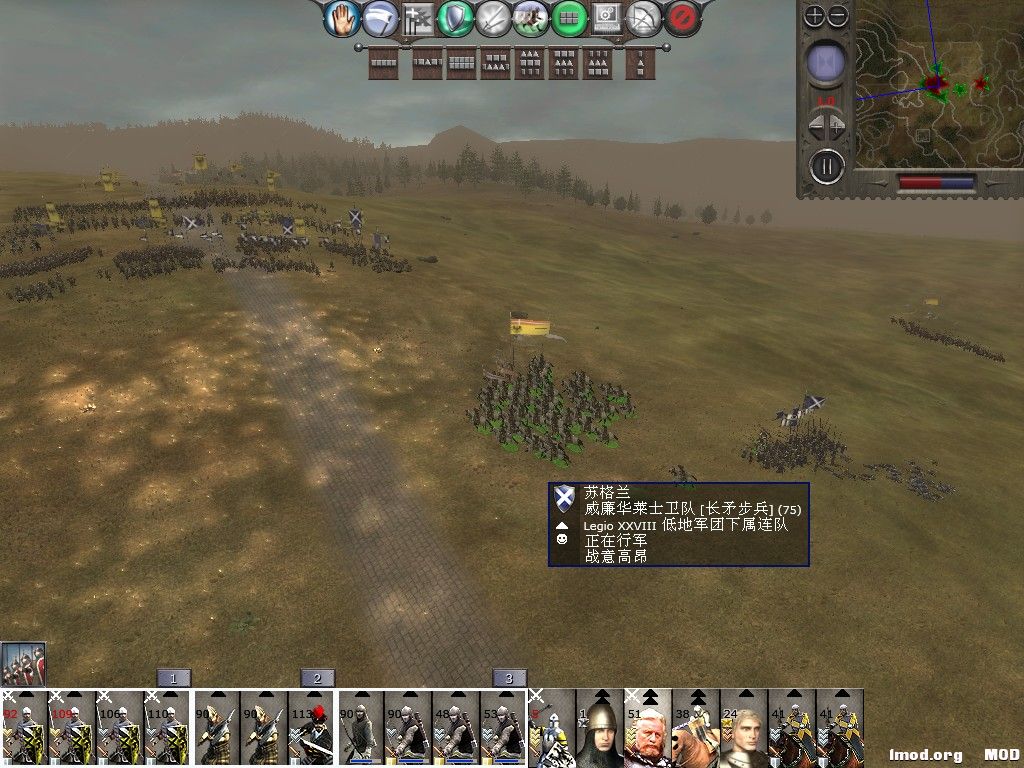Toggle the green shield guard mode

point(456,18)
